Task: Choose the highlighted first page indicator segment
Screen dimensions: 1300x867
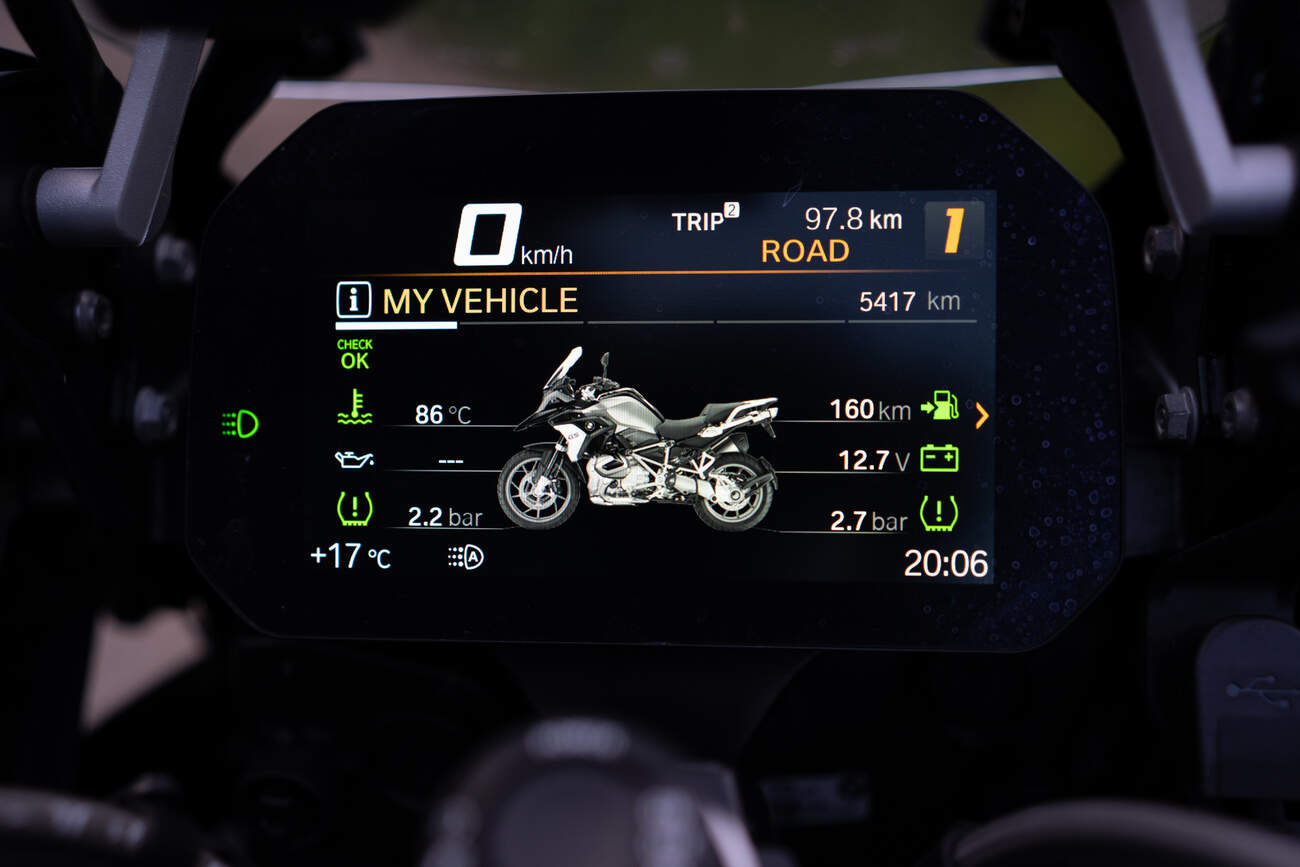Action: click(x=396, y=325)
